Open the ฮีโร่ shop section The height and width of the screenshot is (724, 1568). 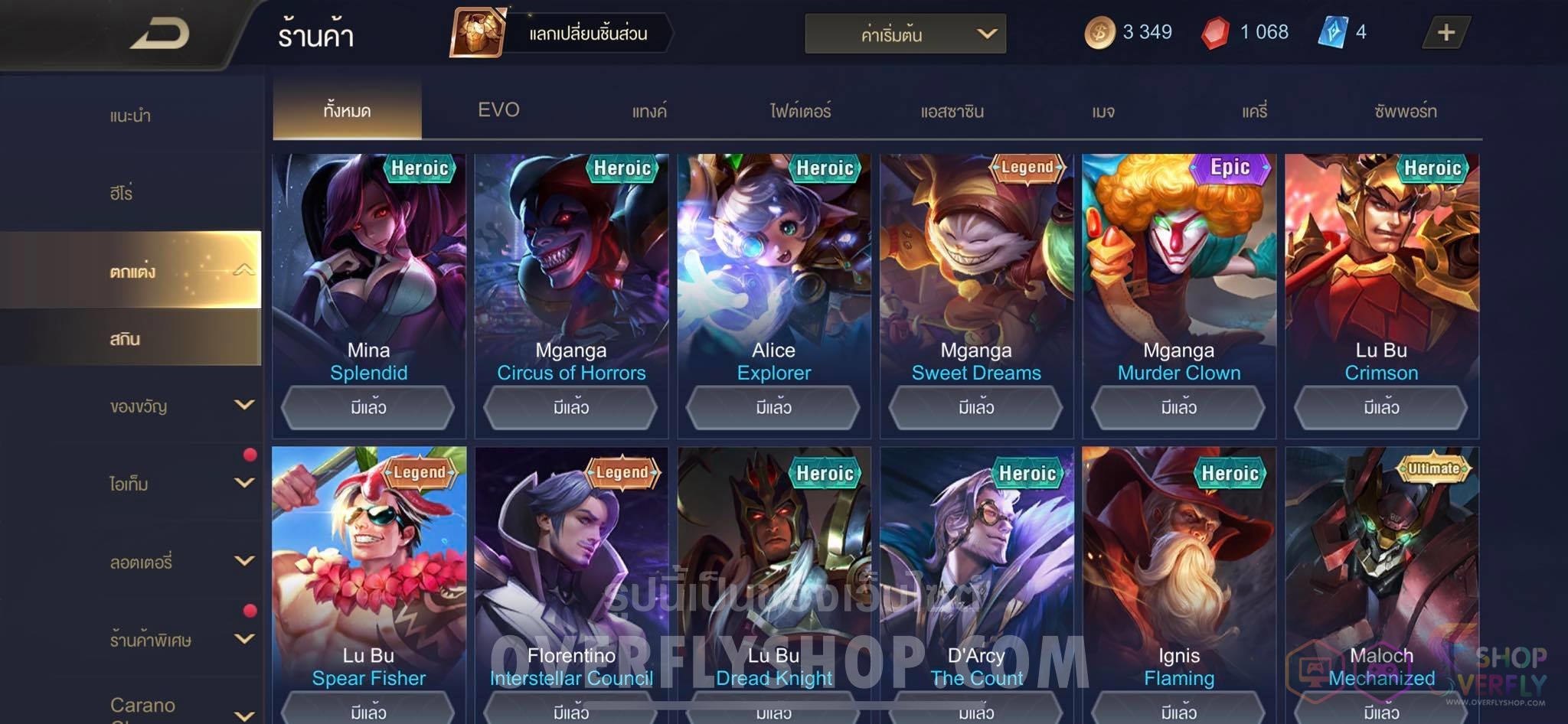(121, 193)
